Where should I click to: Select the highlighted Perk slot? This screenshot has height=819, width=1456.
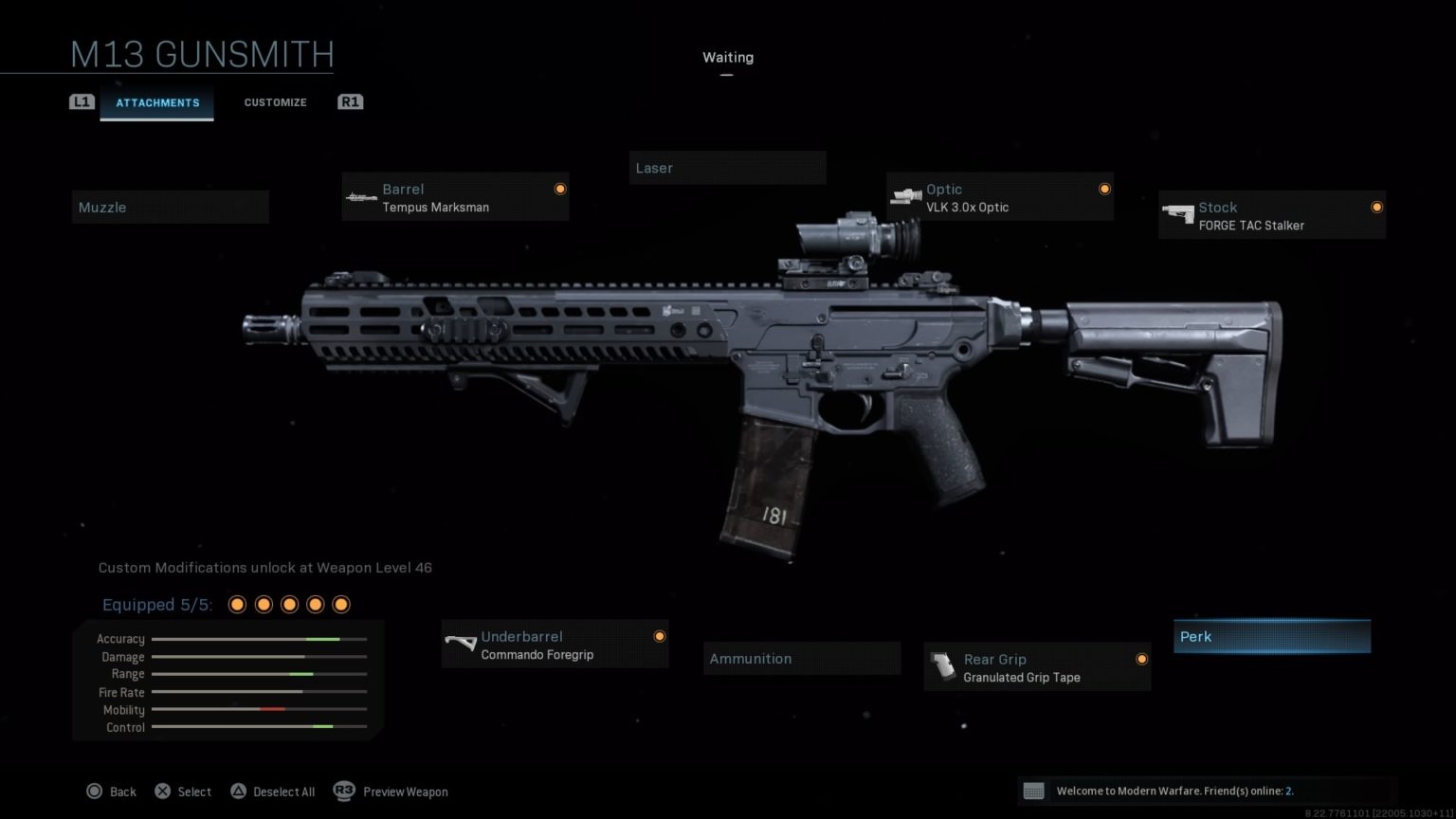[1271, 636]
